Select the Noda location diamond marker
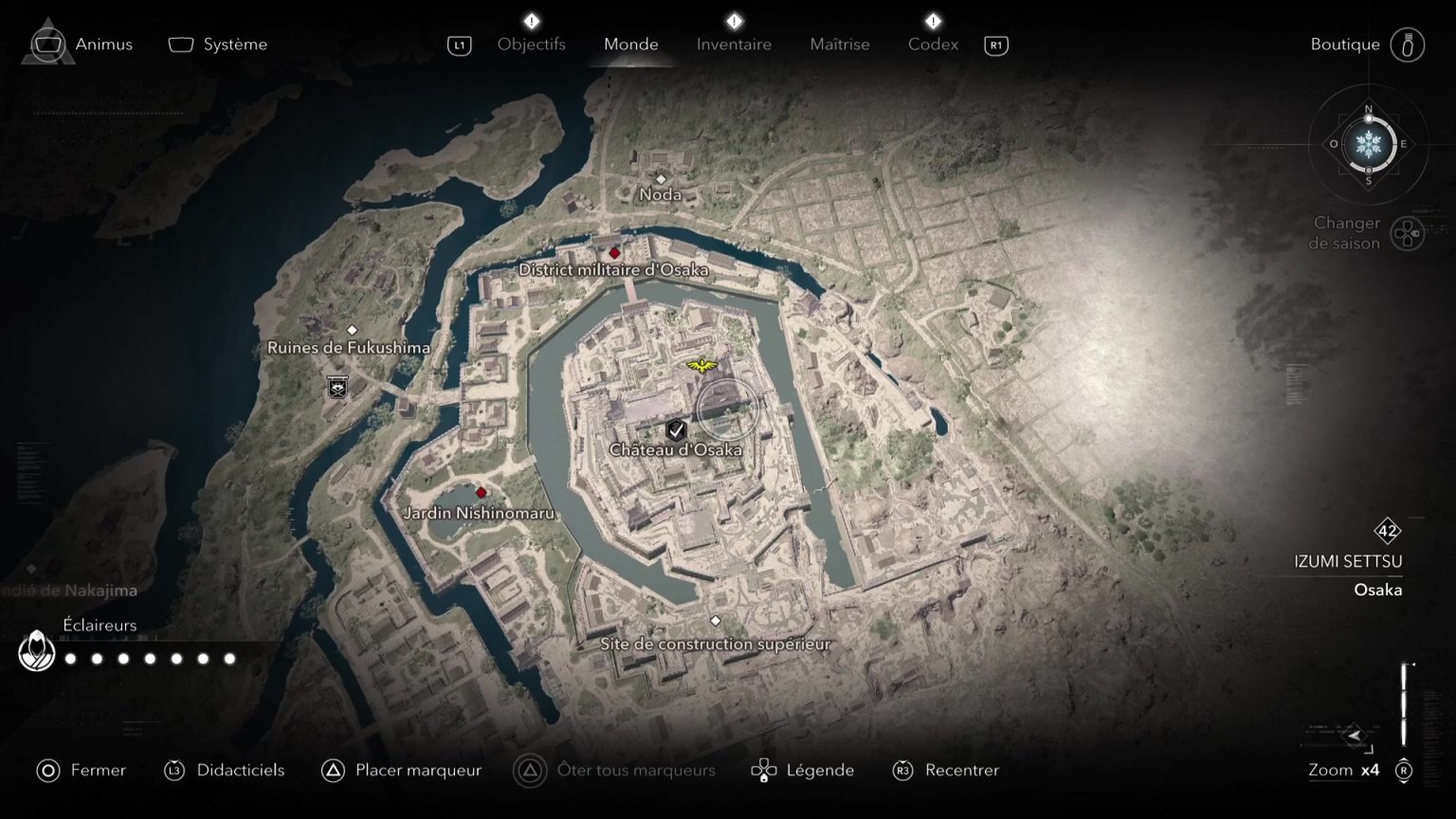Viewport: 1456px width, 819px height. 661,177
